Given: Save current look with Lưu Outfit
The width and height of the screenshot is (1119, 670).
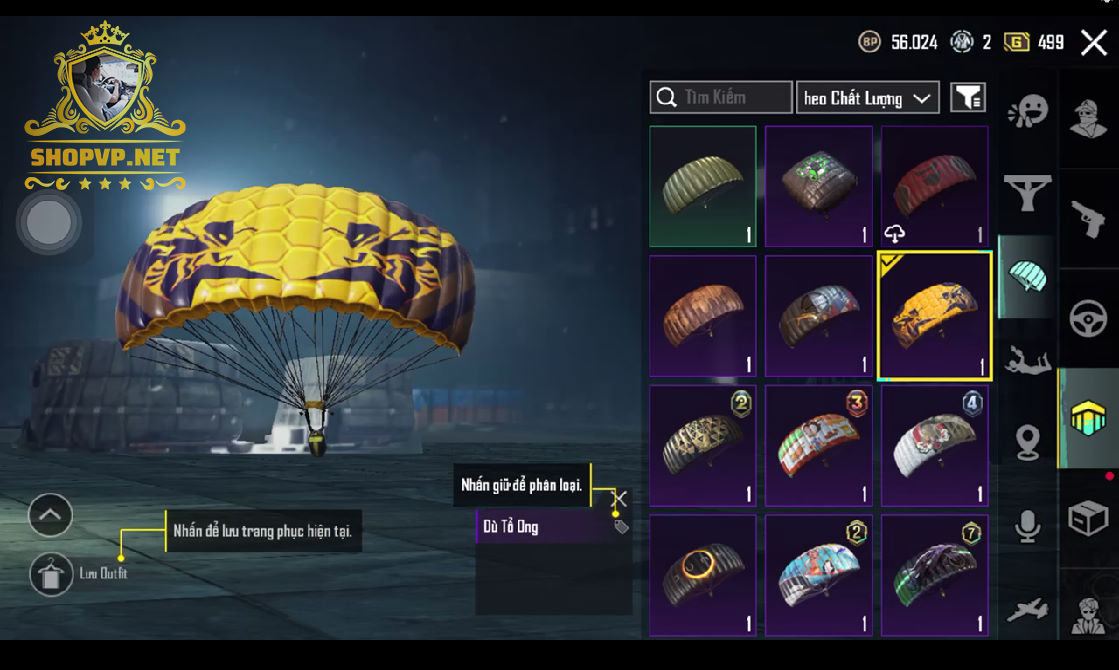Looking at the screenshot, I should pyautogui.click(x=50, y=573).
